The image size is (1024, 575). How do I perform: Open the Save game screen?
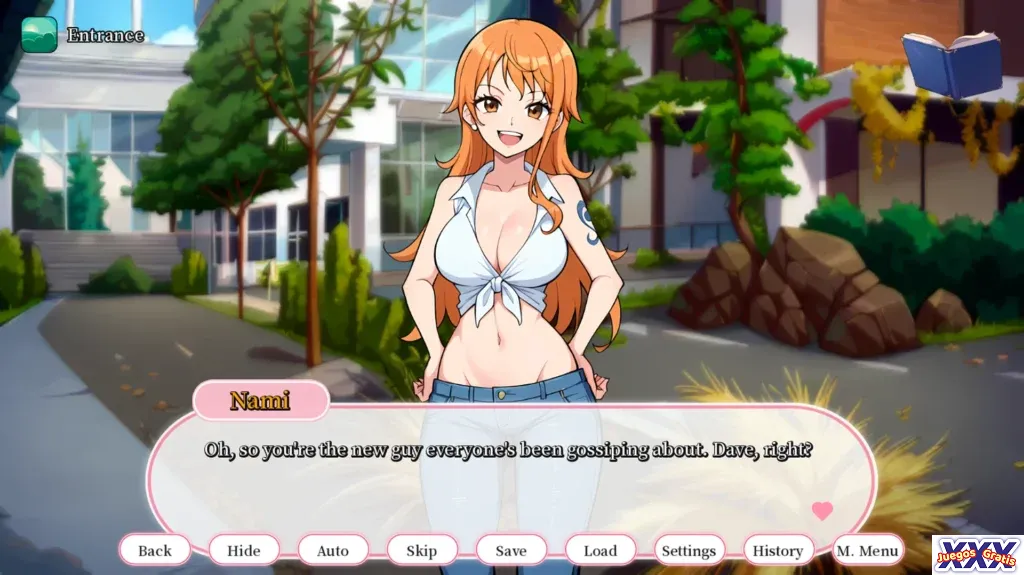[511, 550]
